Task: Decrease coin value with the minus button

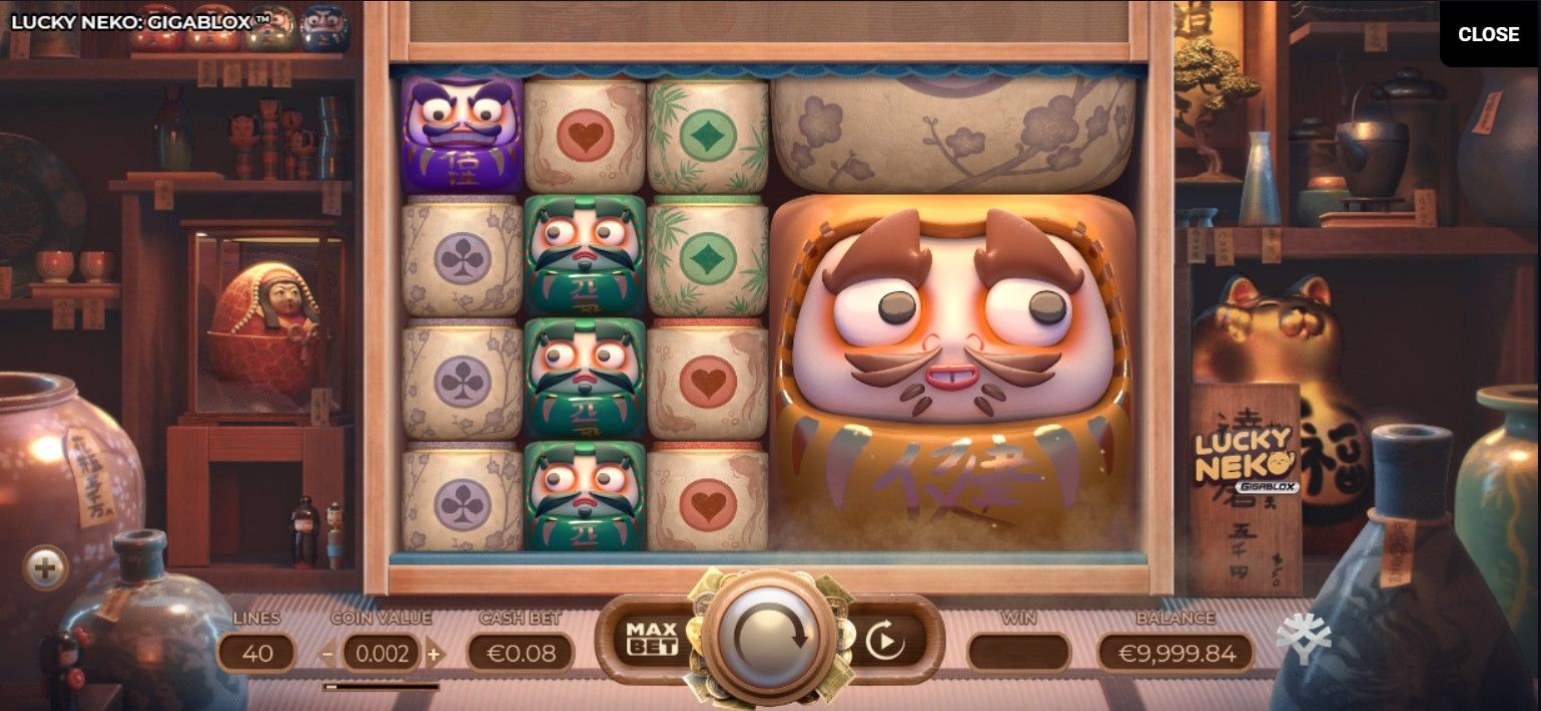Action: [x=328, y=655]
